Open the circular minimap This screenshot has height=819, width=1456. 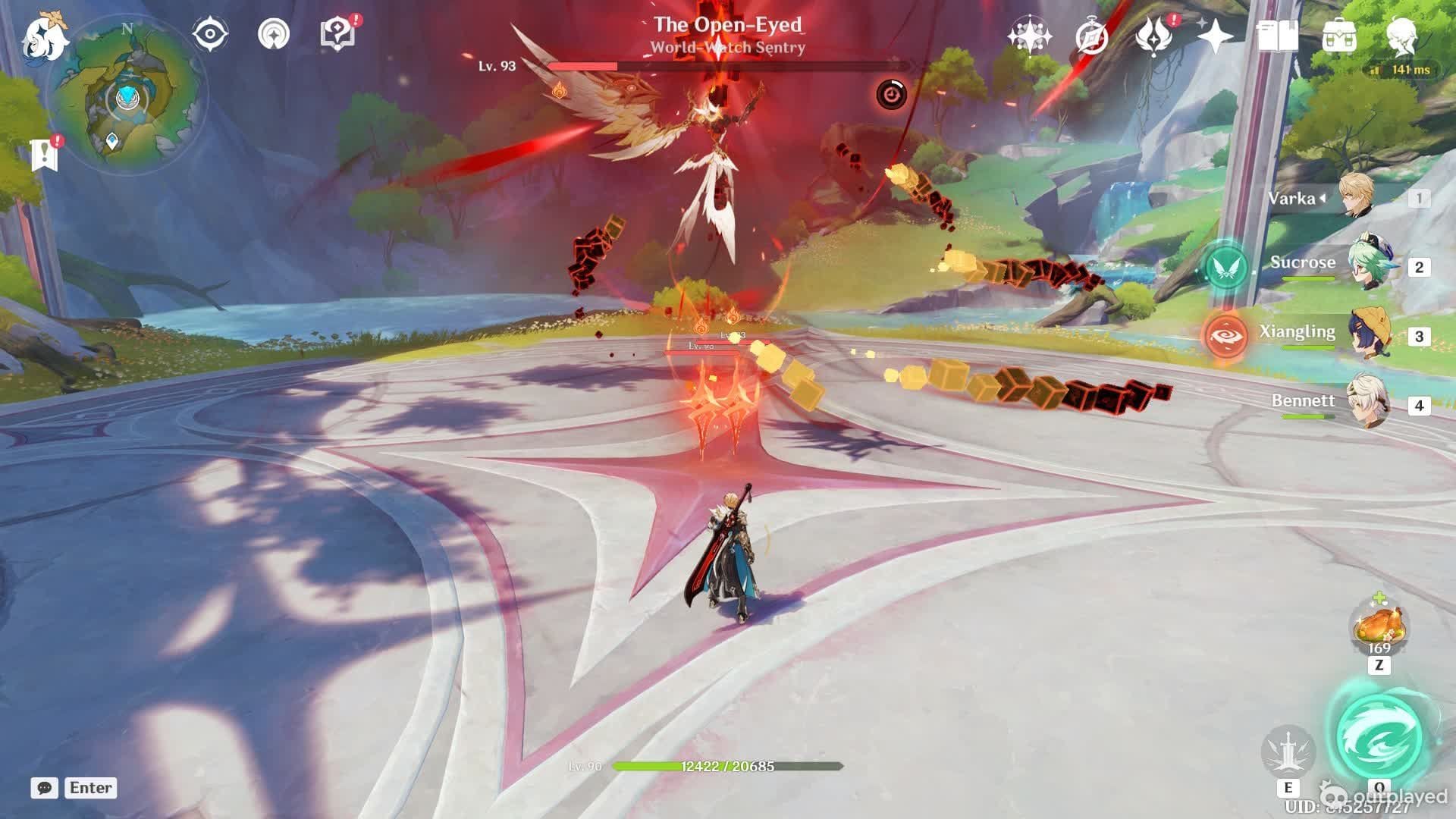[x=127, y=99]
